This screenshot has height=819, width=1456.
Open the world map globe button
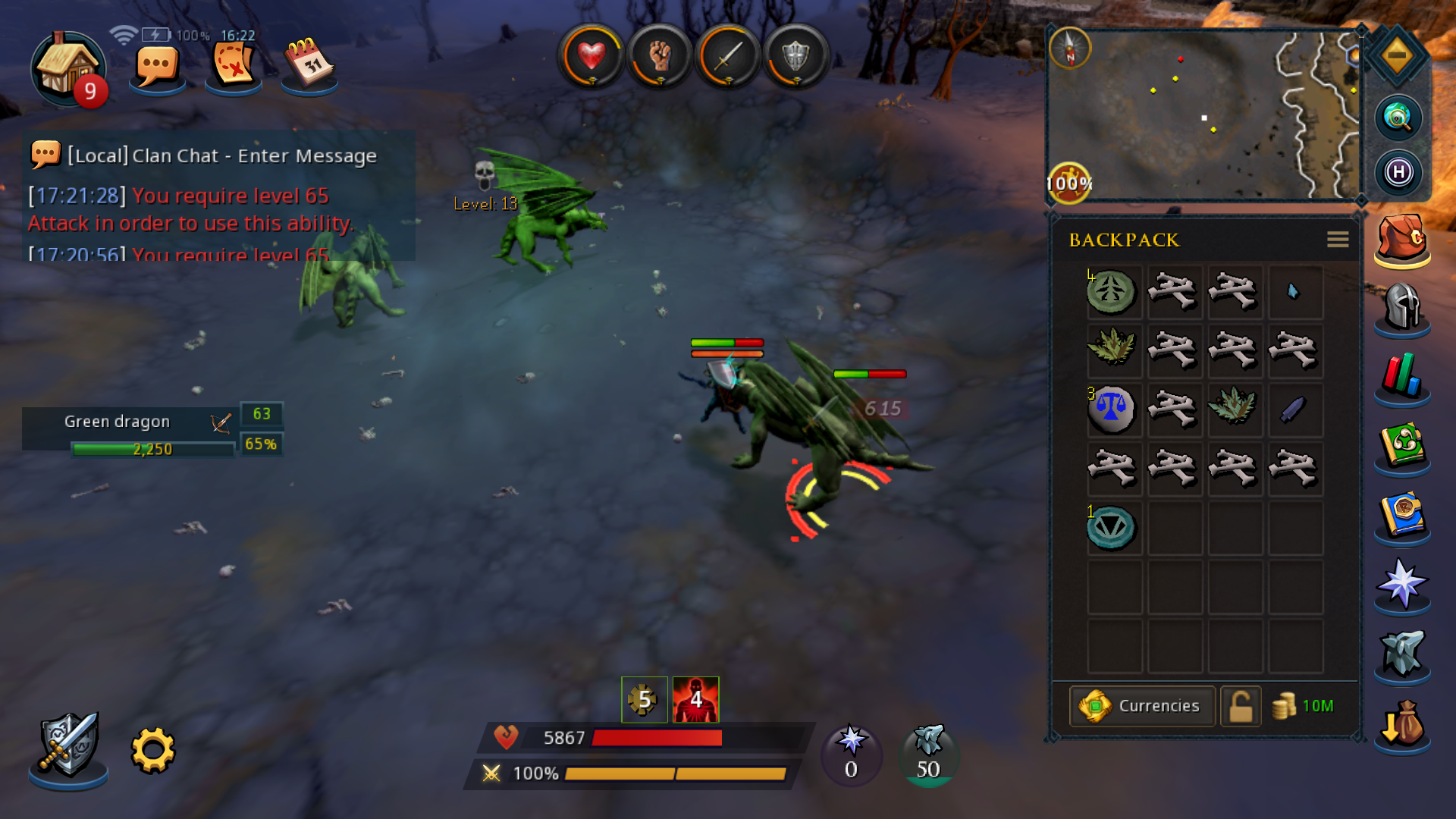tap(1398, 118)
